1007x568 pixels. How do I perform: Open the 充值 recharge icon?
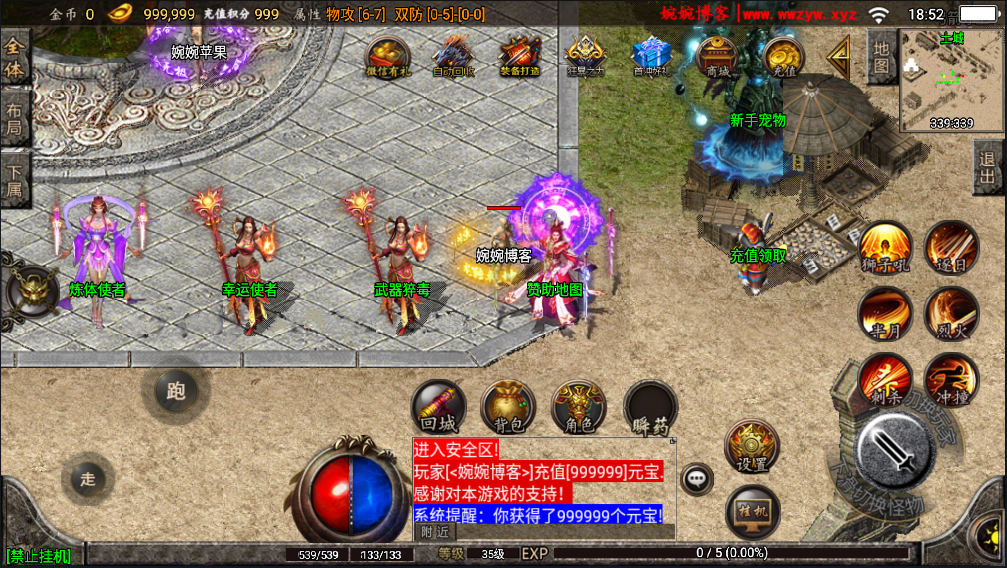coord(784,55)
